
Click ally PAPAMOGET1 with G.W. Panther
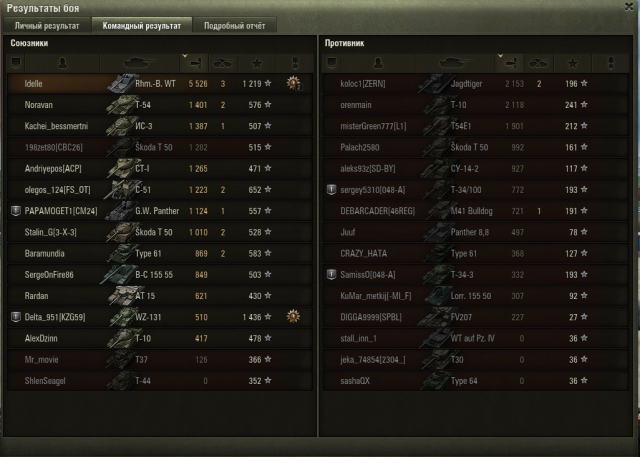[150, 211]
